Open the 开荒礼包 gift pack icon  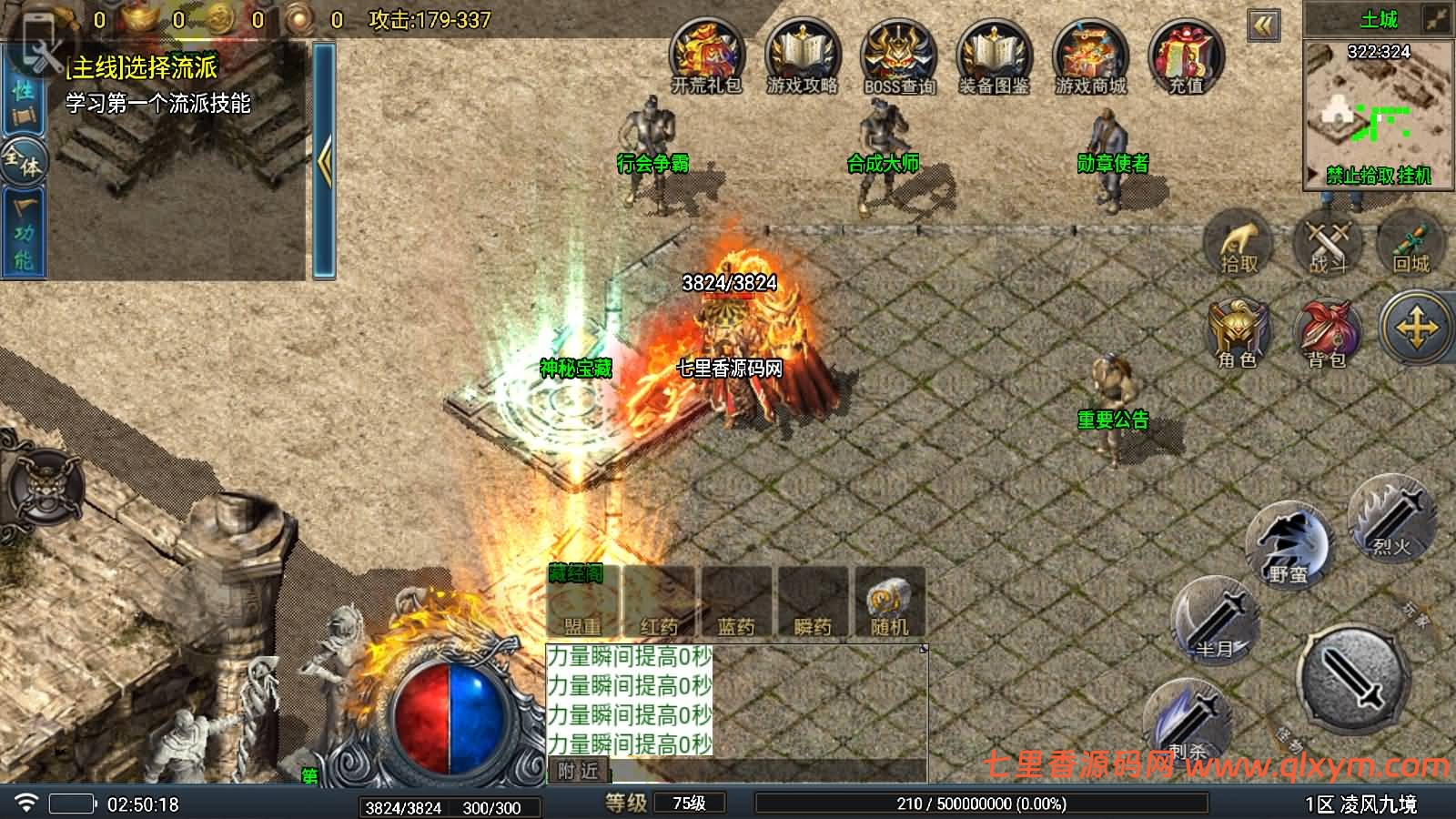click(x=706, y=56)
